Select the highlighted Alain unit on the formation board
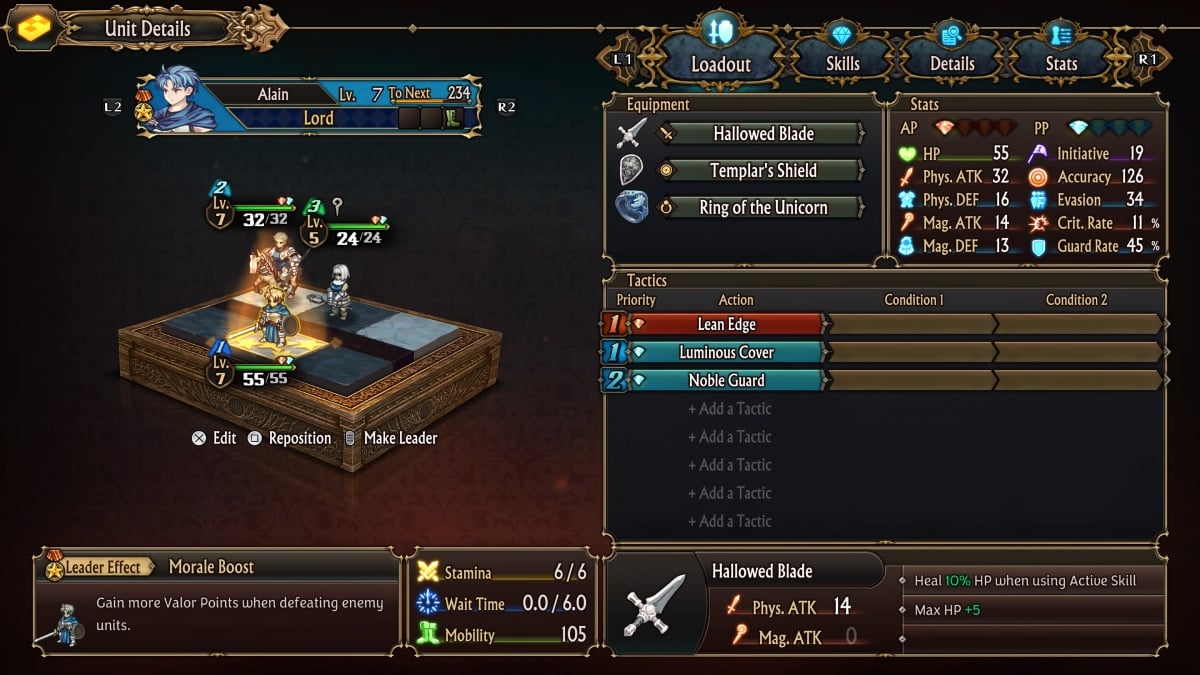 [271, 318]
